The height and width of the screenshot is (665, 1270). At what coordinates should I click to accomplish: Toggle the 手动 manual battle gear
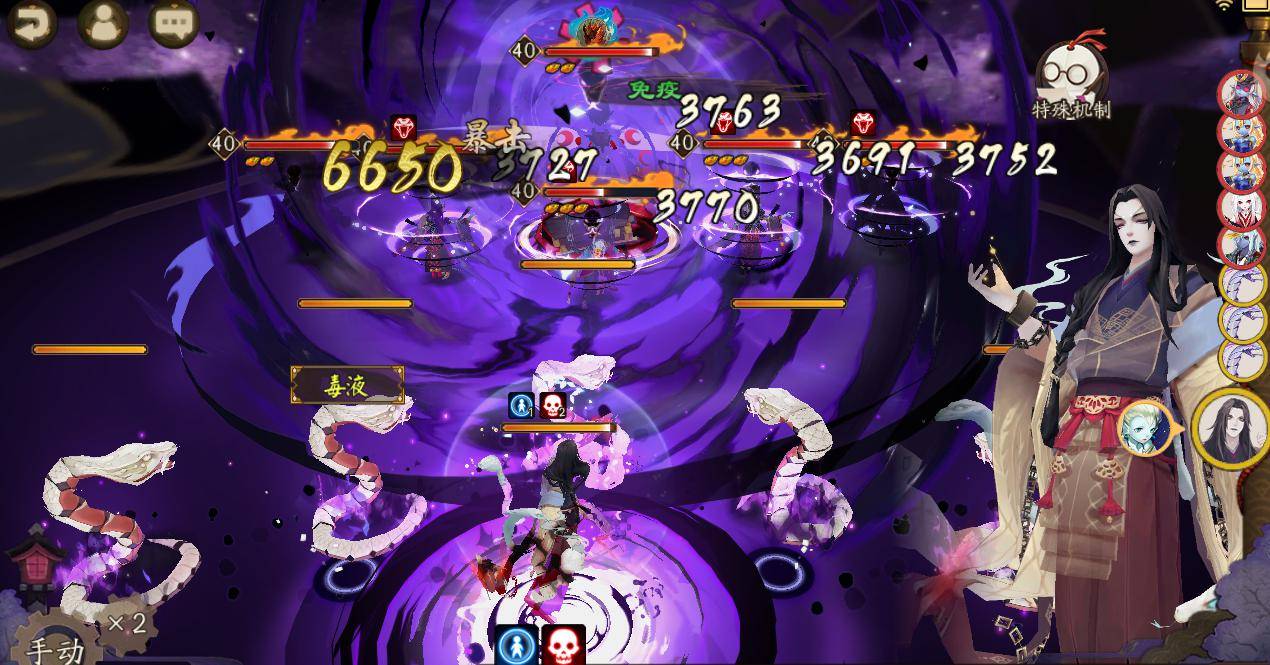click(x=57, y=645)
